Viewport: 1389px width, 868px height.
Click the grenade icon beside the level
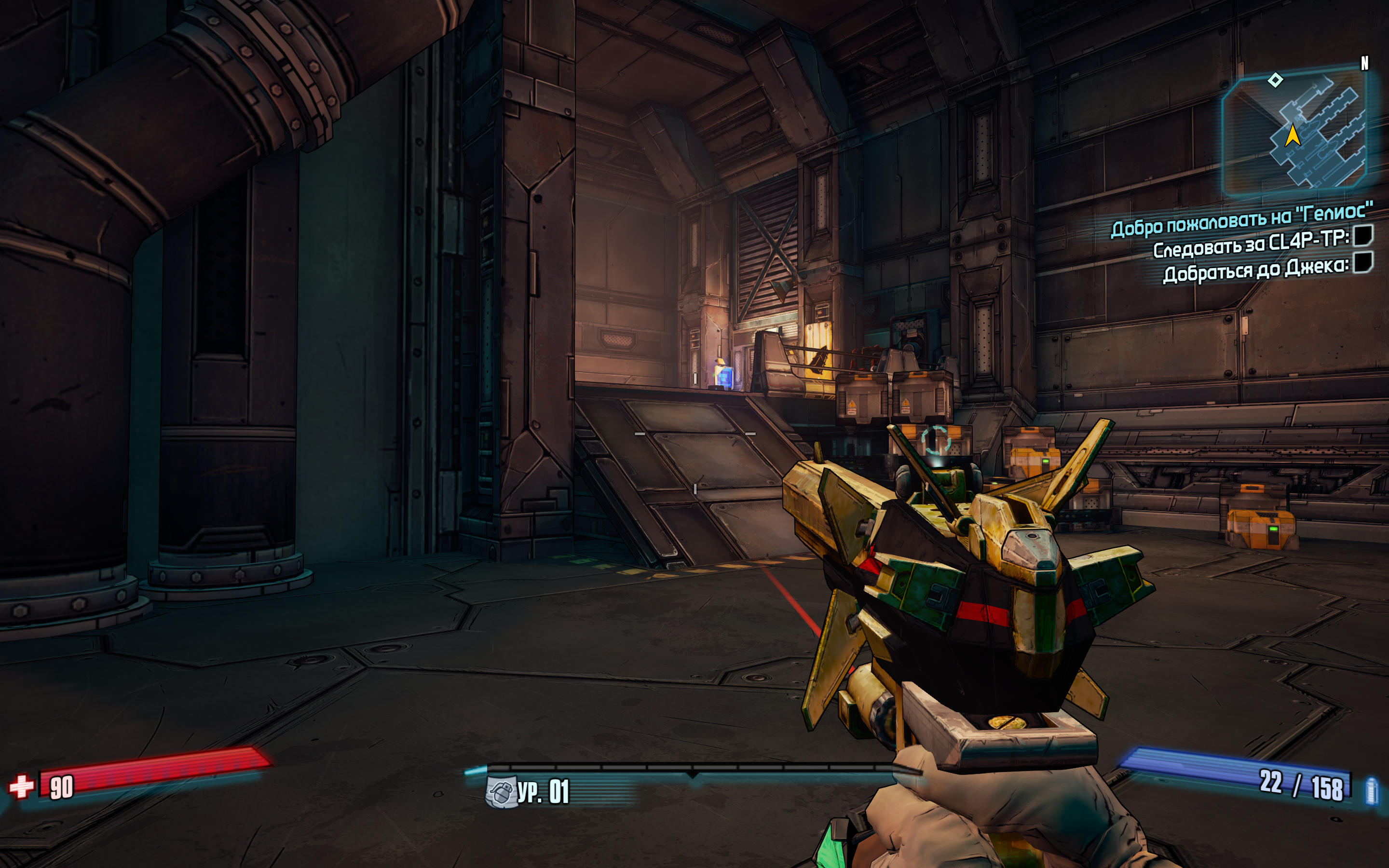[x=499, y=792]
